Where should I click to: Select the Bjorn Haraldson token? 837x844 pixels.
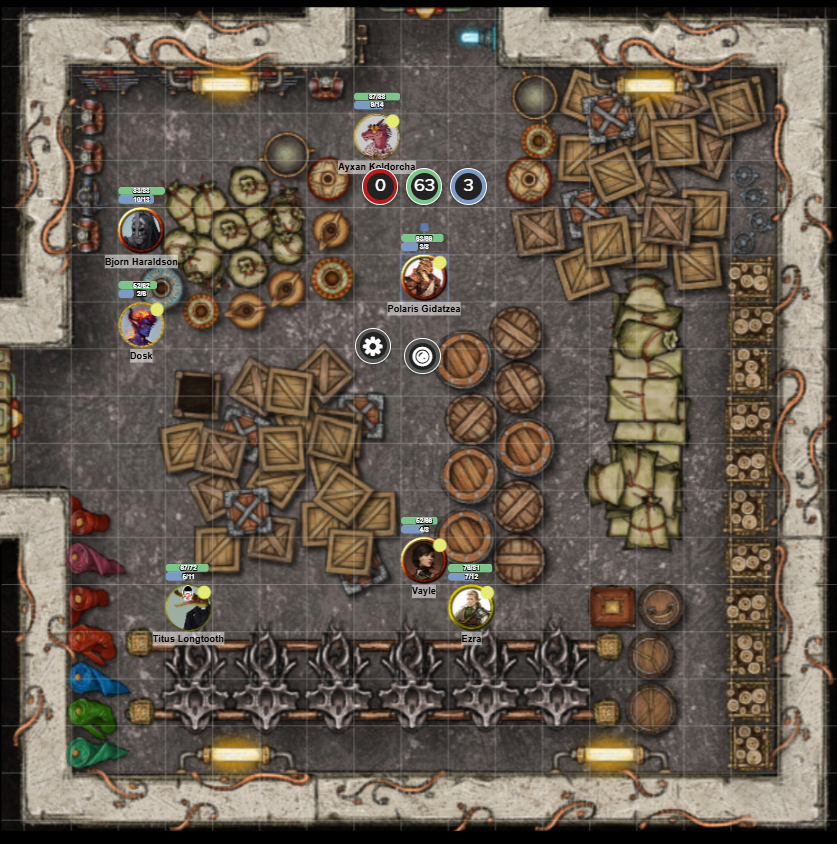pyautogui.click(x=141, y=230)
